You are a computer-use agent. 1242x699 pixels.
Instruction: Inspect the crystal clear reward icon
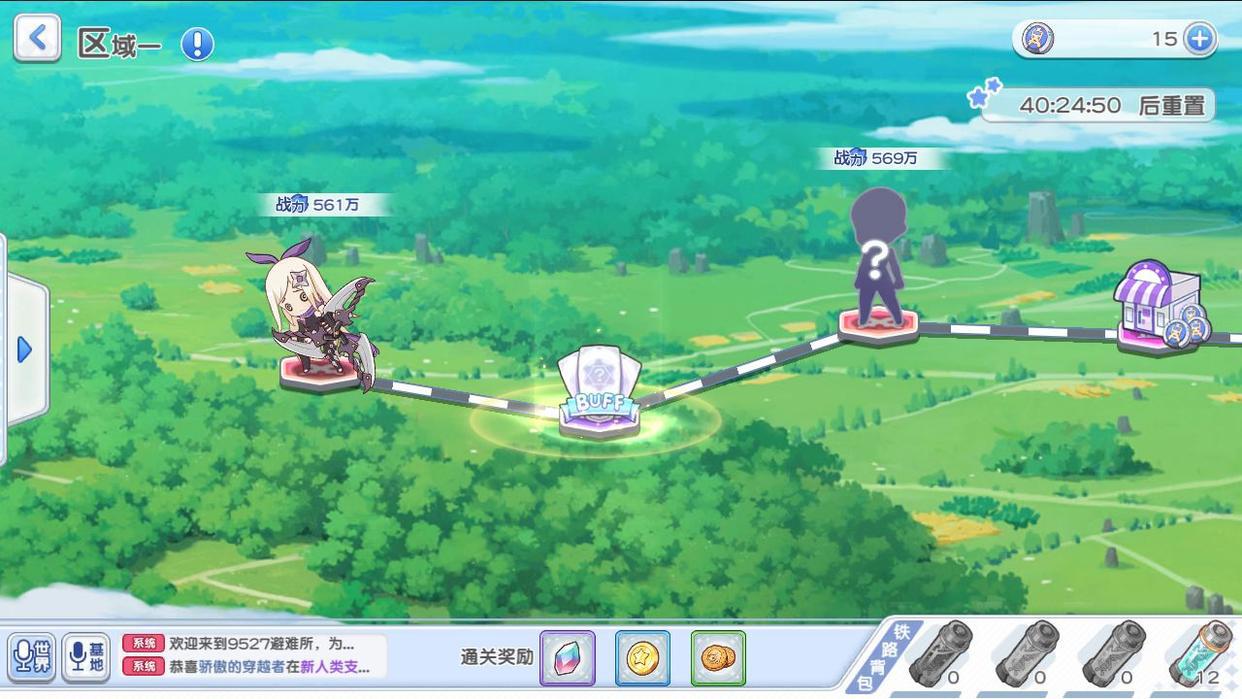pyautogui.click(x=567, y=657)
